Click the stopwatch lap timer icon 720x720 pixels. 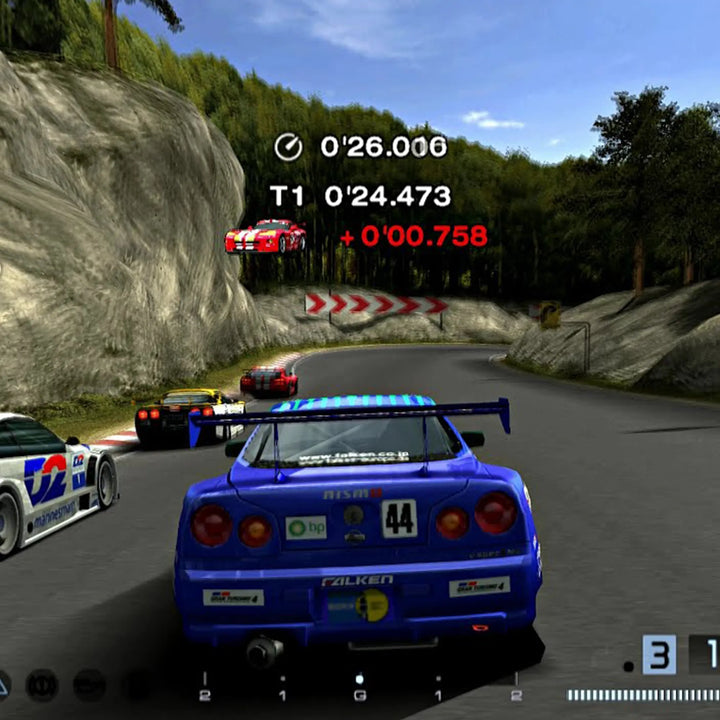288,148
